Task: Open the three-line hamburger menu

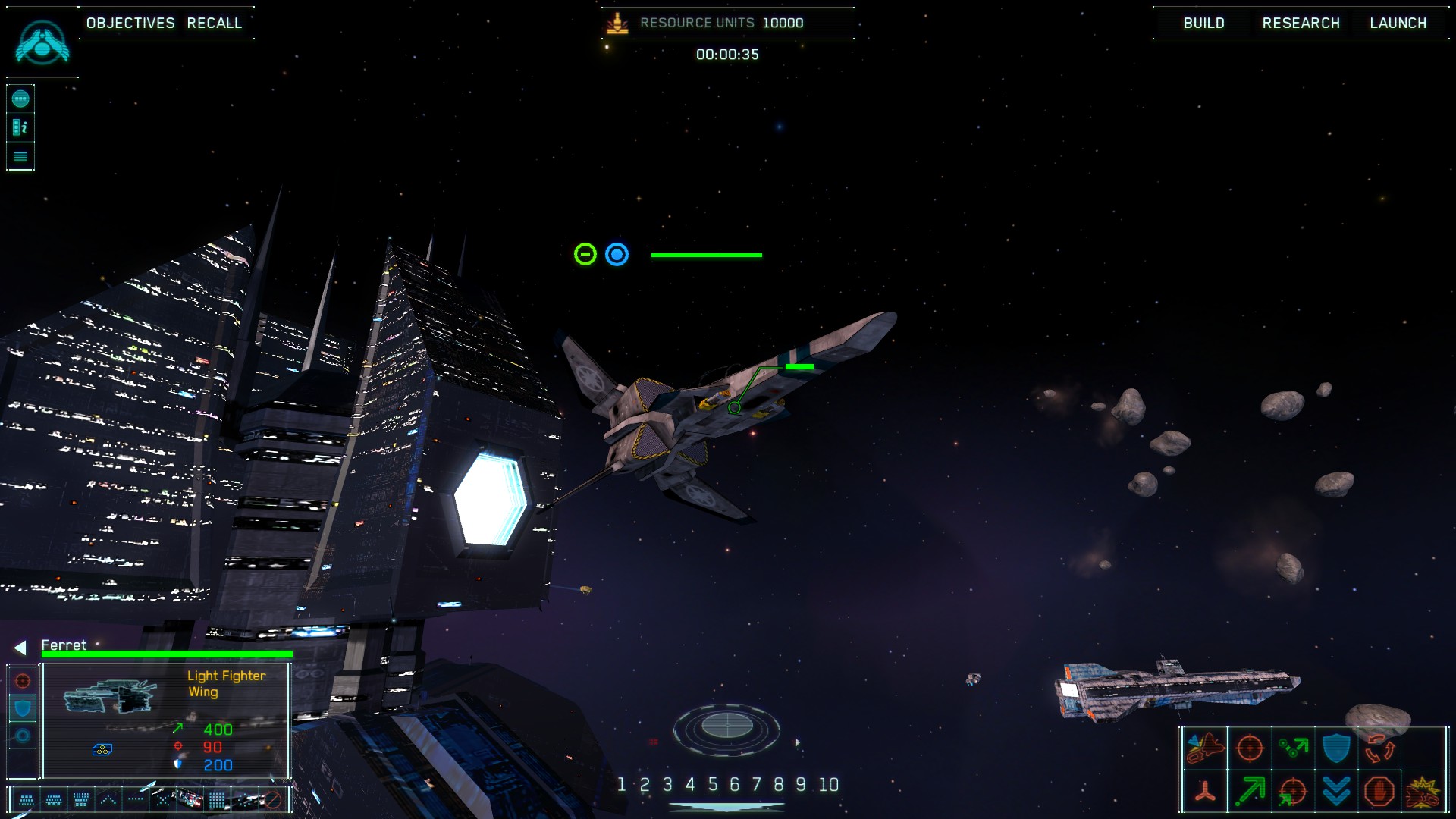Action: (x=20, y=156)
